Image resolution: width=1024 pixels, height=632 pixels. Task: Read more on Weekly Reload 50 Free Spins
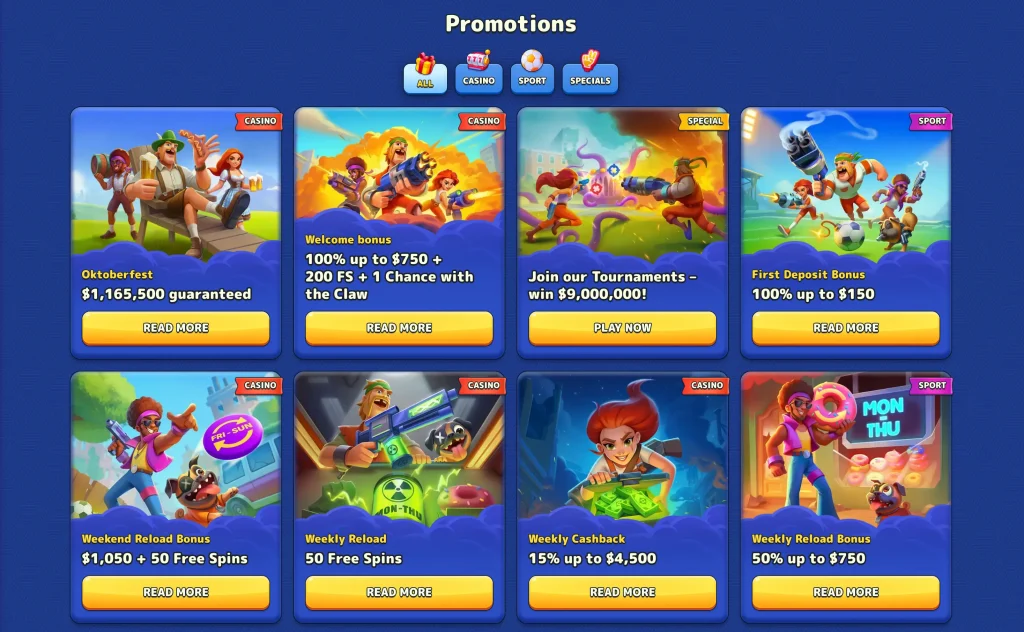399,592
